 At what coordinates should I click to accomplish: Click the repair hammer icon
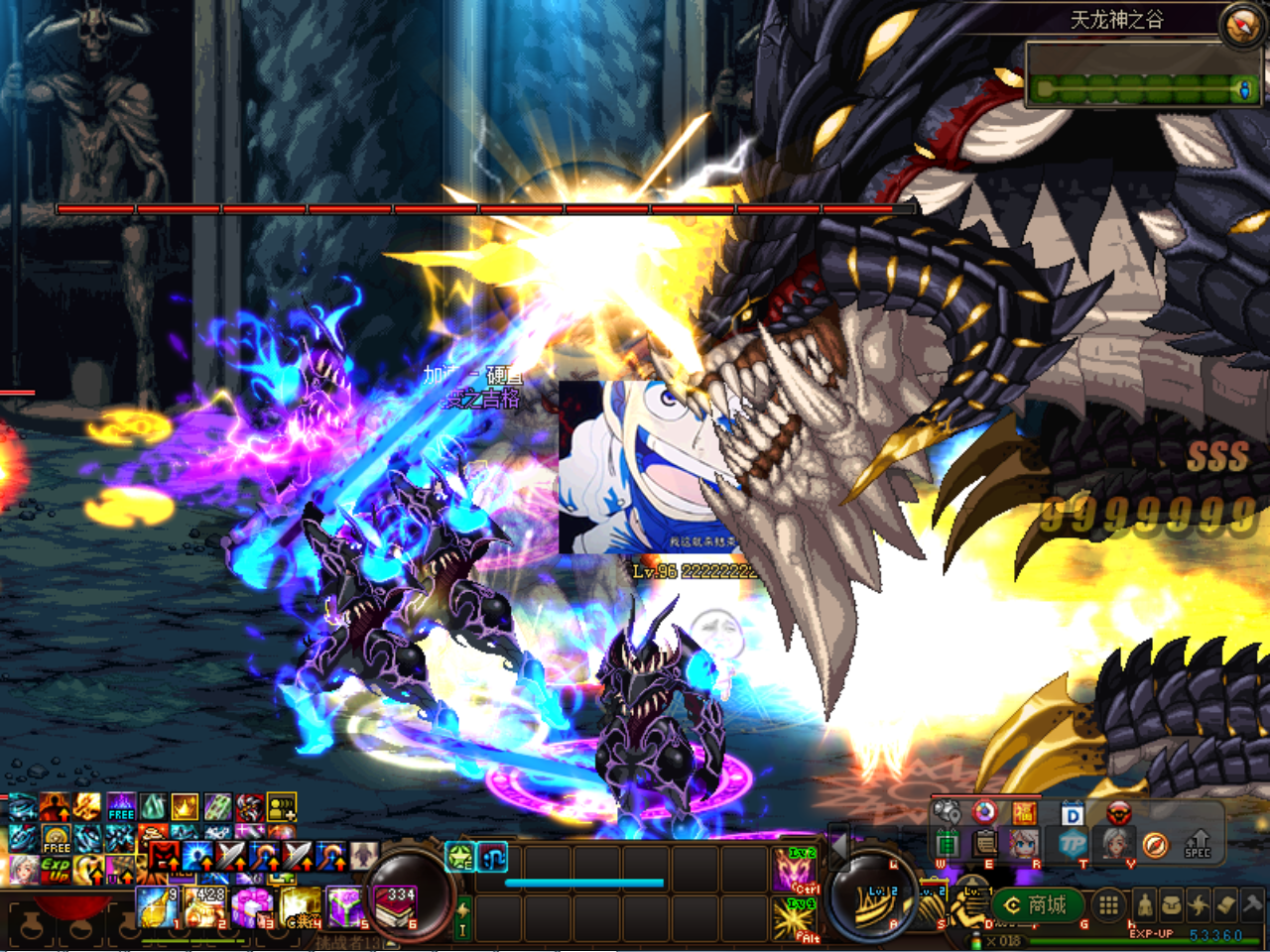[1252, 902]
